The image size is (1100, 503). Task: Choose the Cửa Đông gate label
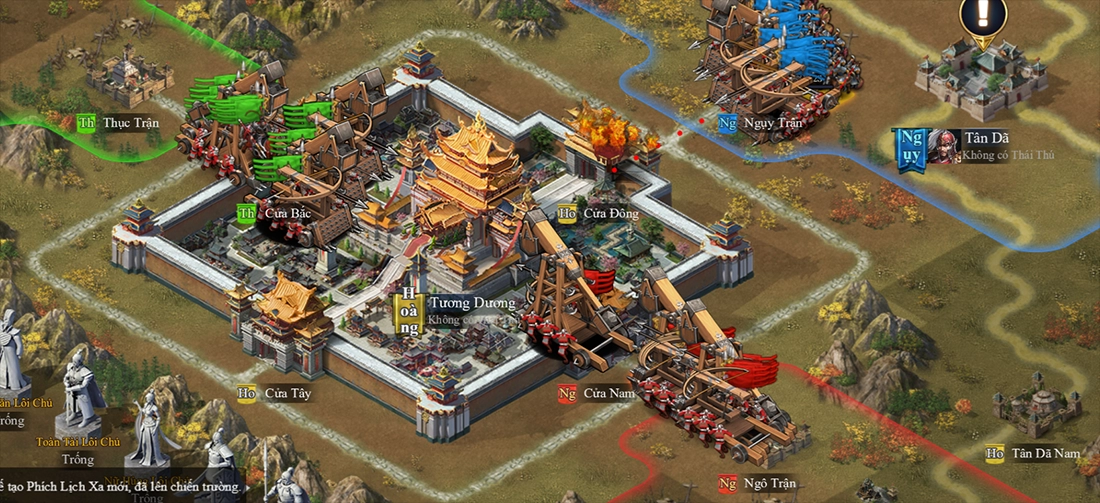pyautogui.click(x=610, y=213)
